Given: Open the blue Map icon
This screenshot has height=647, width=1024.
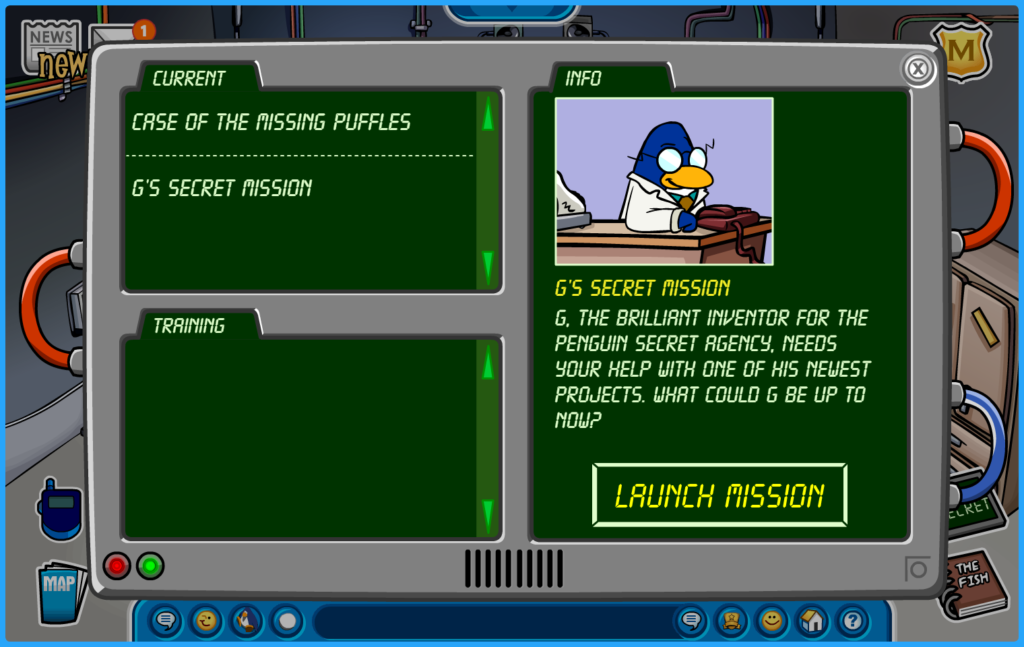Looking at the screenshot, I should click(x=59, y=589).
